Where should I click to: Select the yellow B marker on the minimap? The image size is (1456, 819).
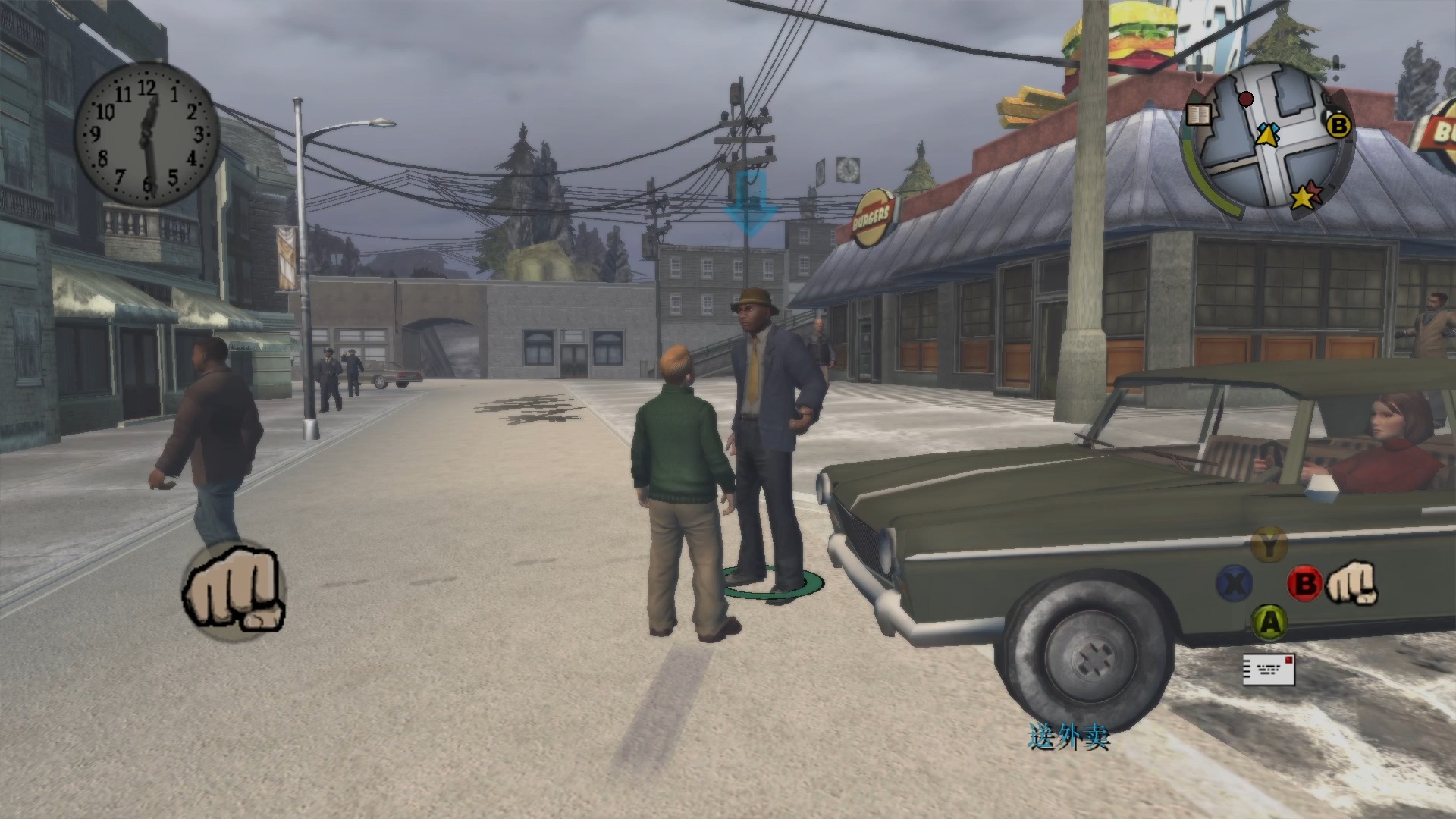click(x=1338, y=125)
